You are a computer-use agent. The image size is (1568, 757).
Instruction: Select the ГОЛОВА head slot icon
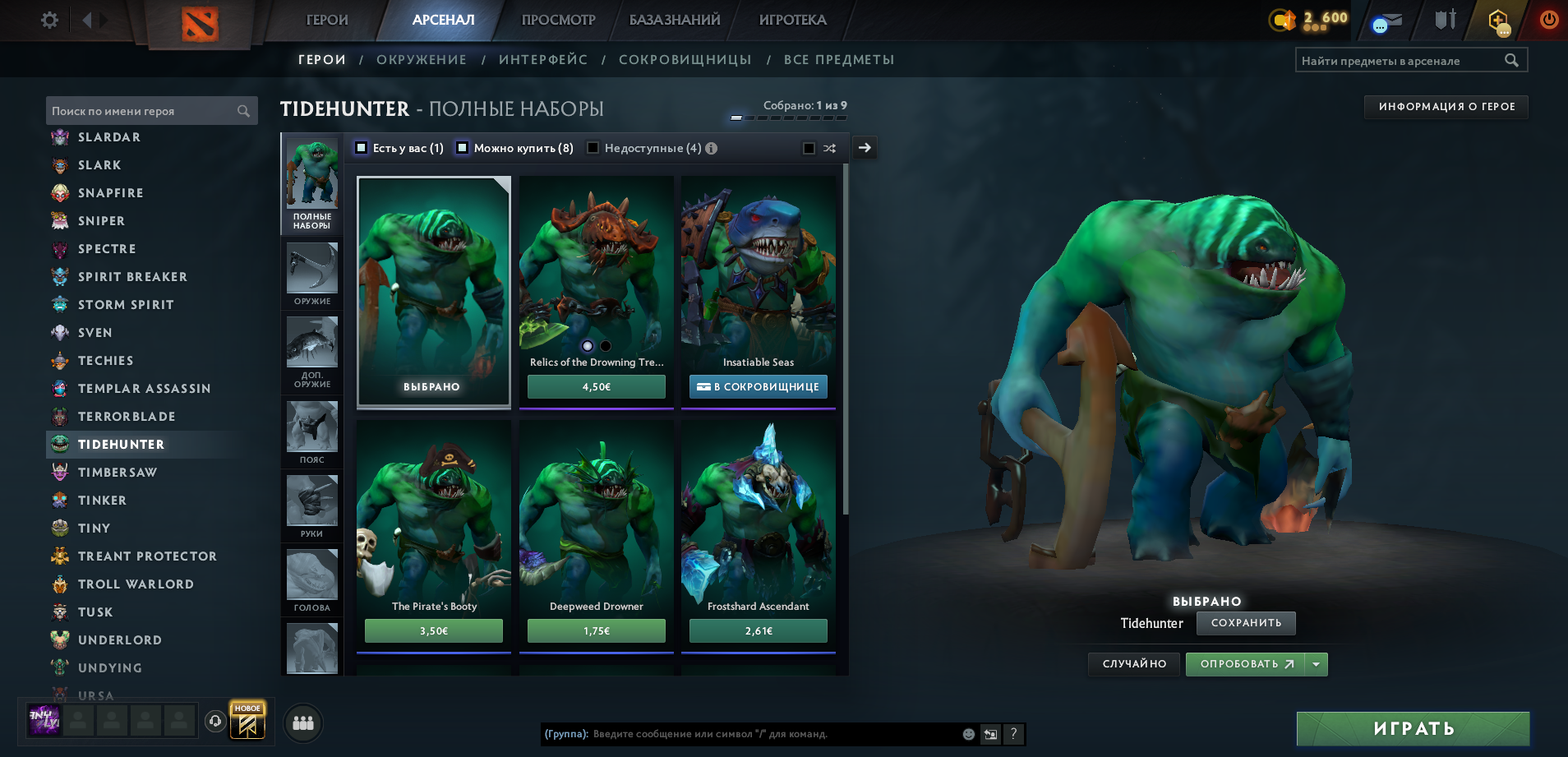(311, 575)
